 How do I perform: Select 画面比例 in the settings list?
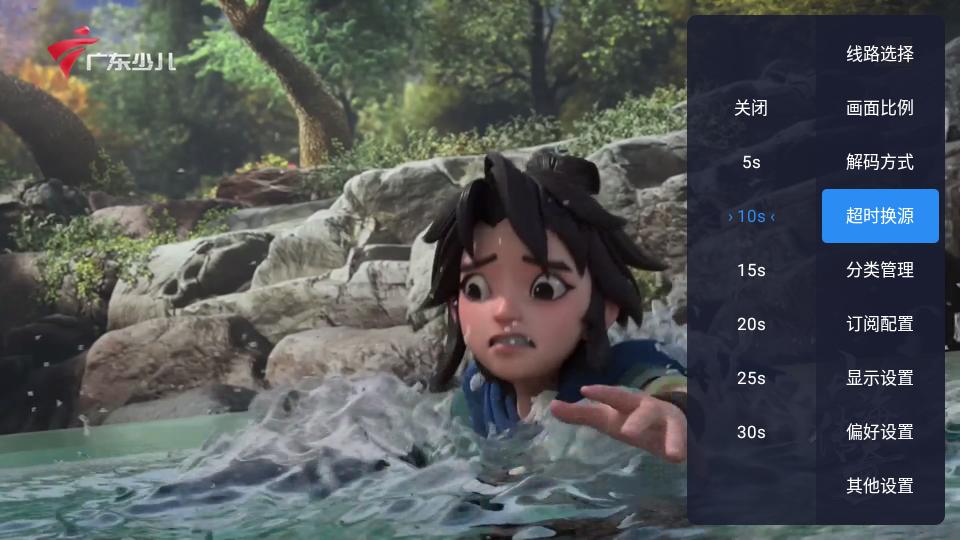880,108
